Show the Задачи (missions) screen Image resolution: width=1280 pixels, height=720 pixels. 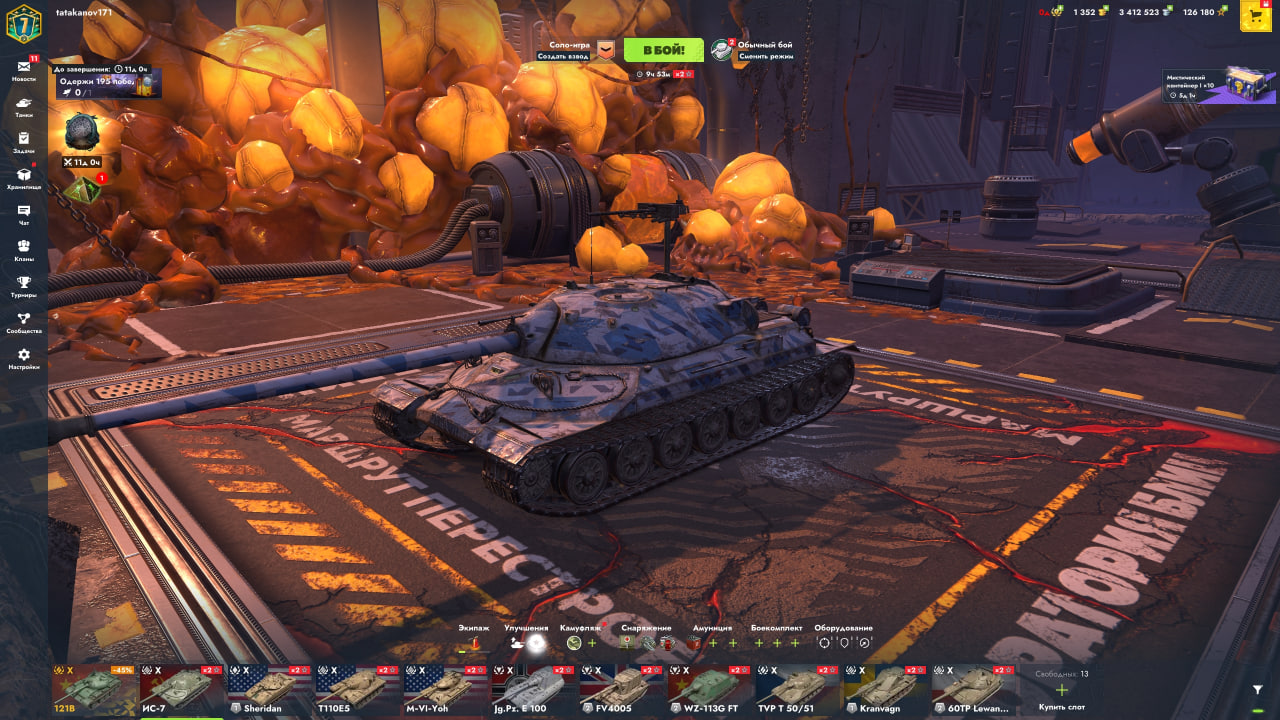tap(24, 142)
